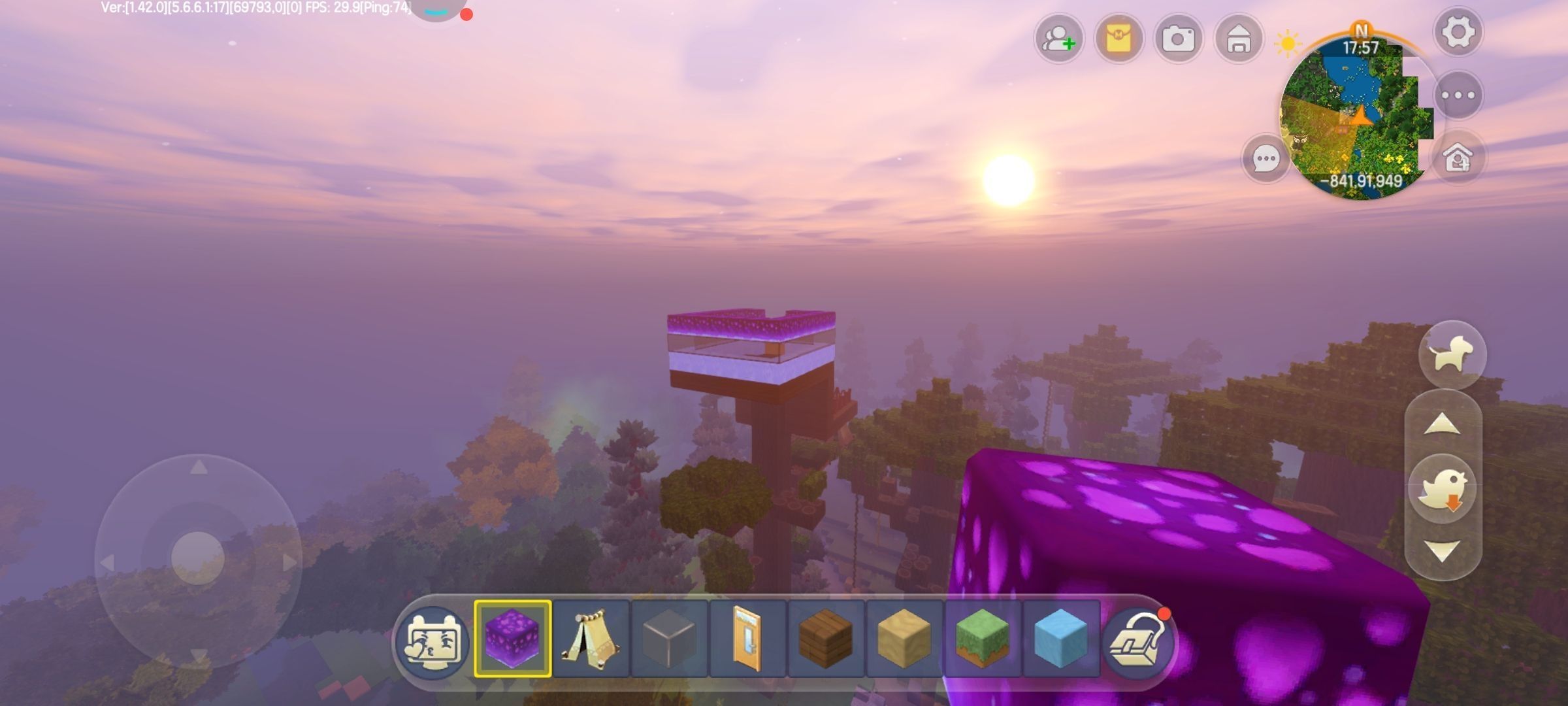
Task: Open the backpack inventory button
Action: pyautogui.click(x=1137, y=641)
